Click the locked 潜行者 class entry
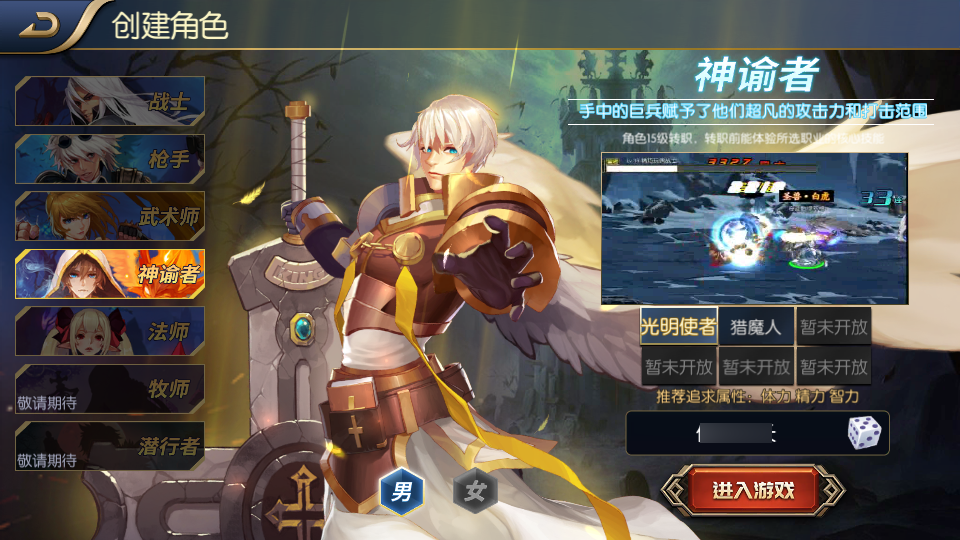Viewport: 960px width, 540px height. pyautogui.click(x=110, y=446)
